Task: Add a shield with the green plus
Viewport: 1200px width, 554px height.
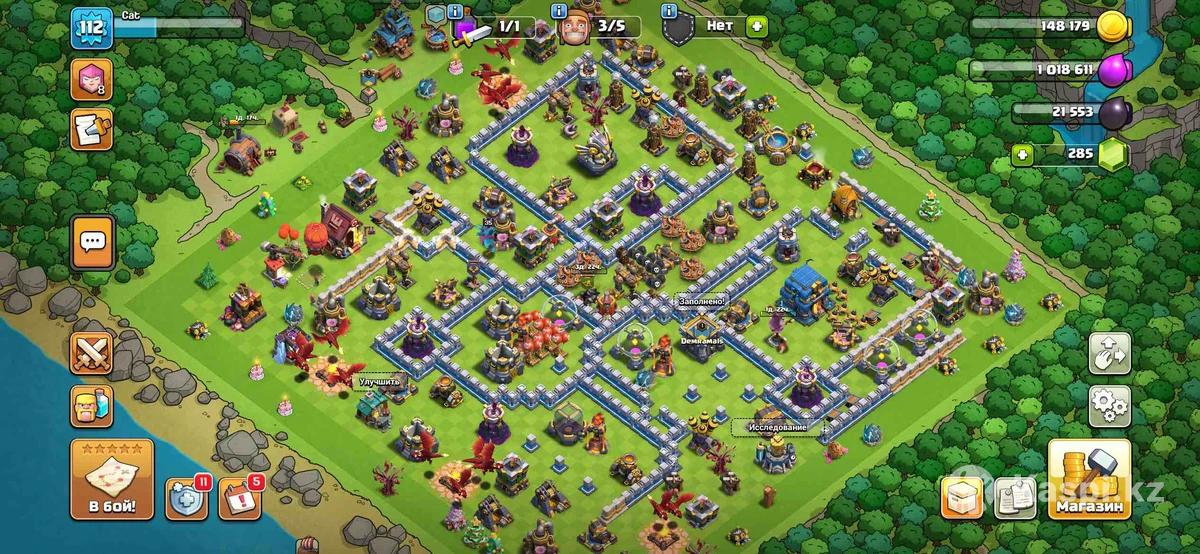Action: (755, 27)
